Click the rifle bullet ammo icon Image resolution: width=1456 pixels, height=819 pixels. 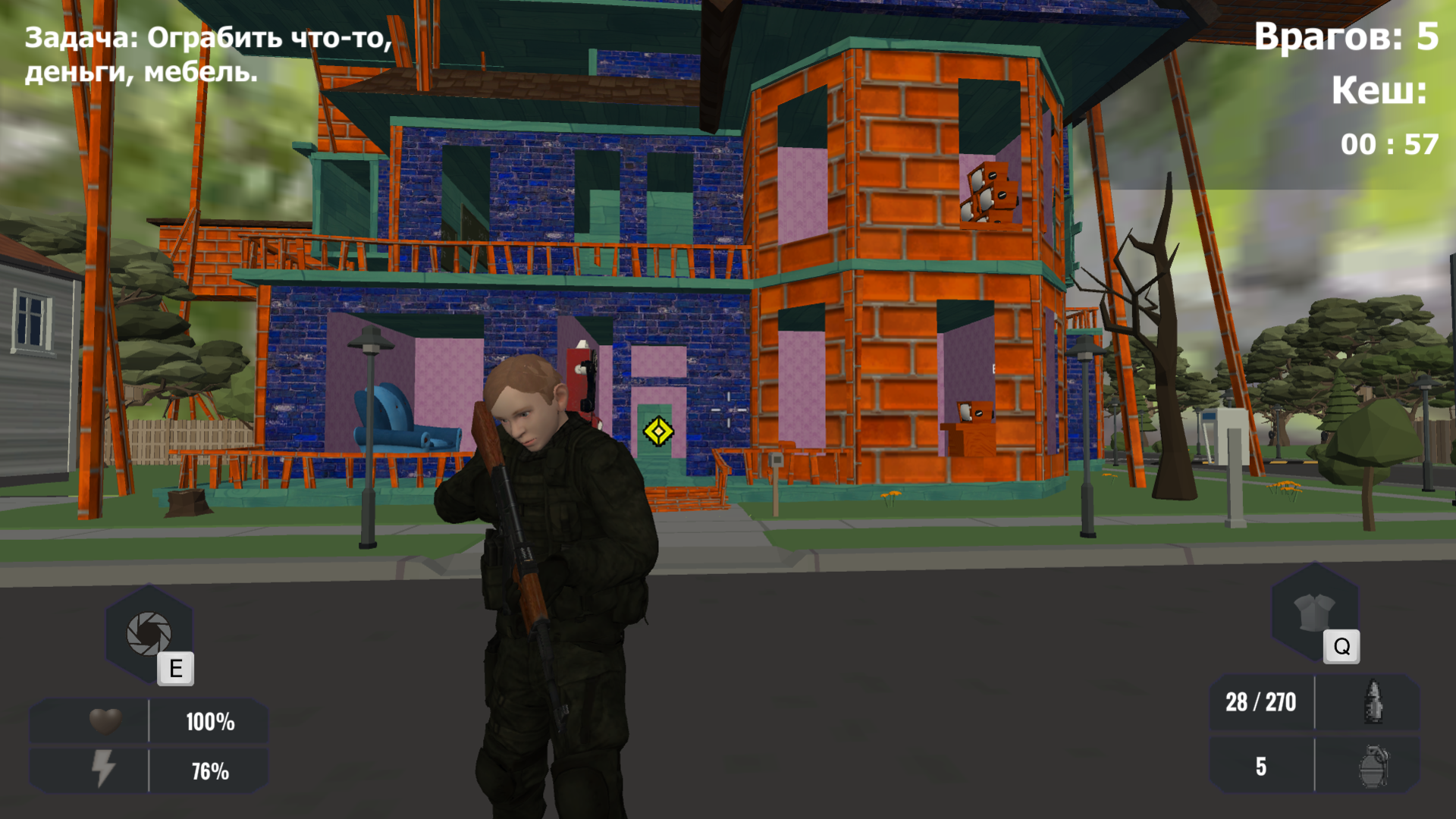(x=1374, y=701)
